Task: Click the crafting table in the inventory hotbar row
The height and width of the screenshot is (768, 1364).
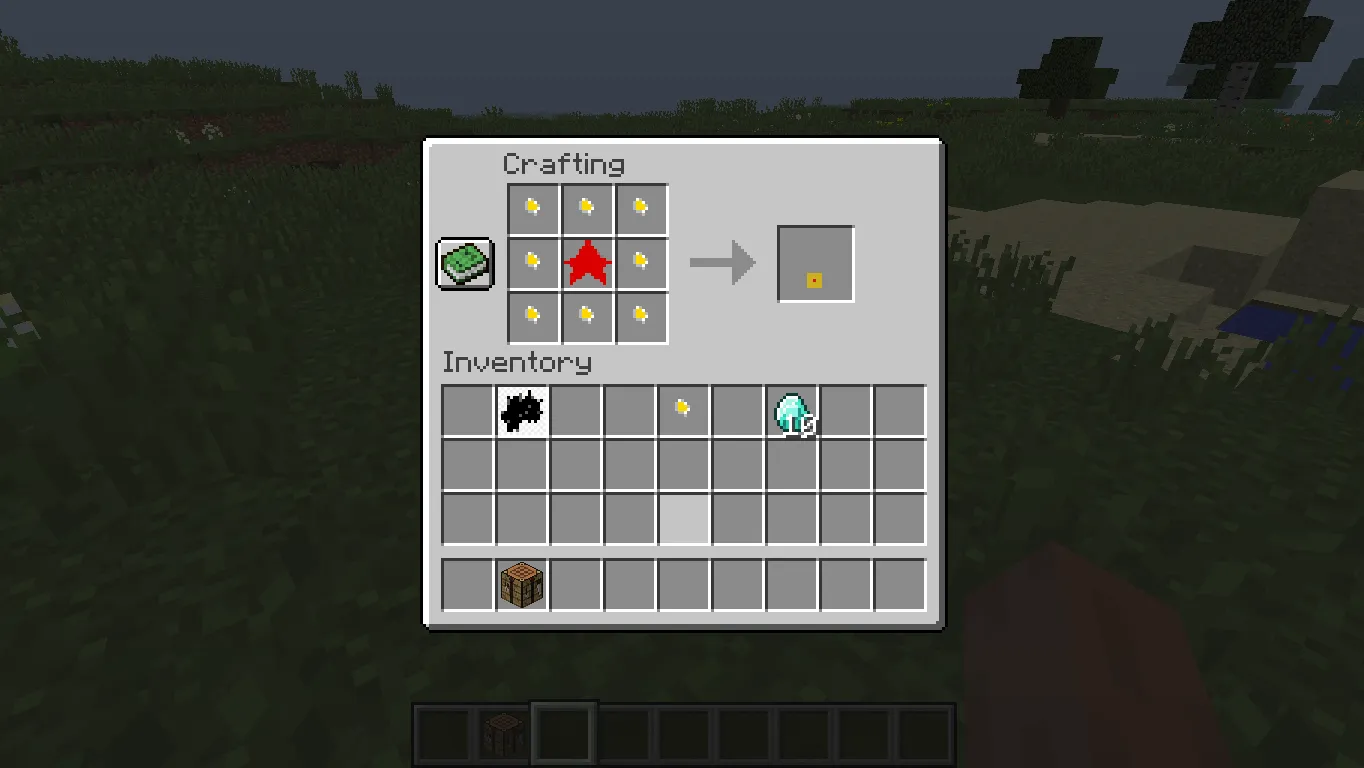Action: tap(521, 584)
